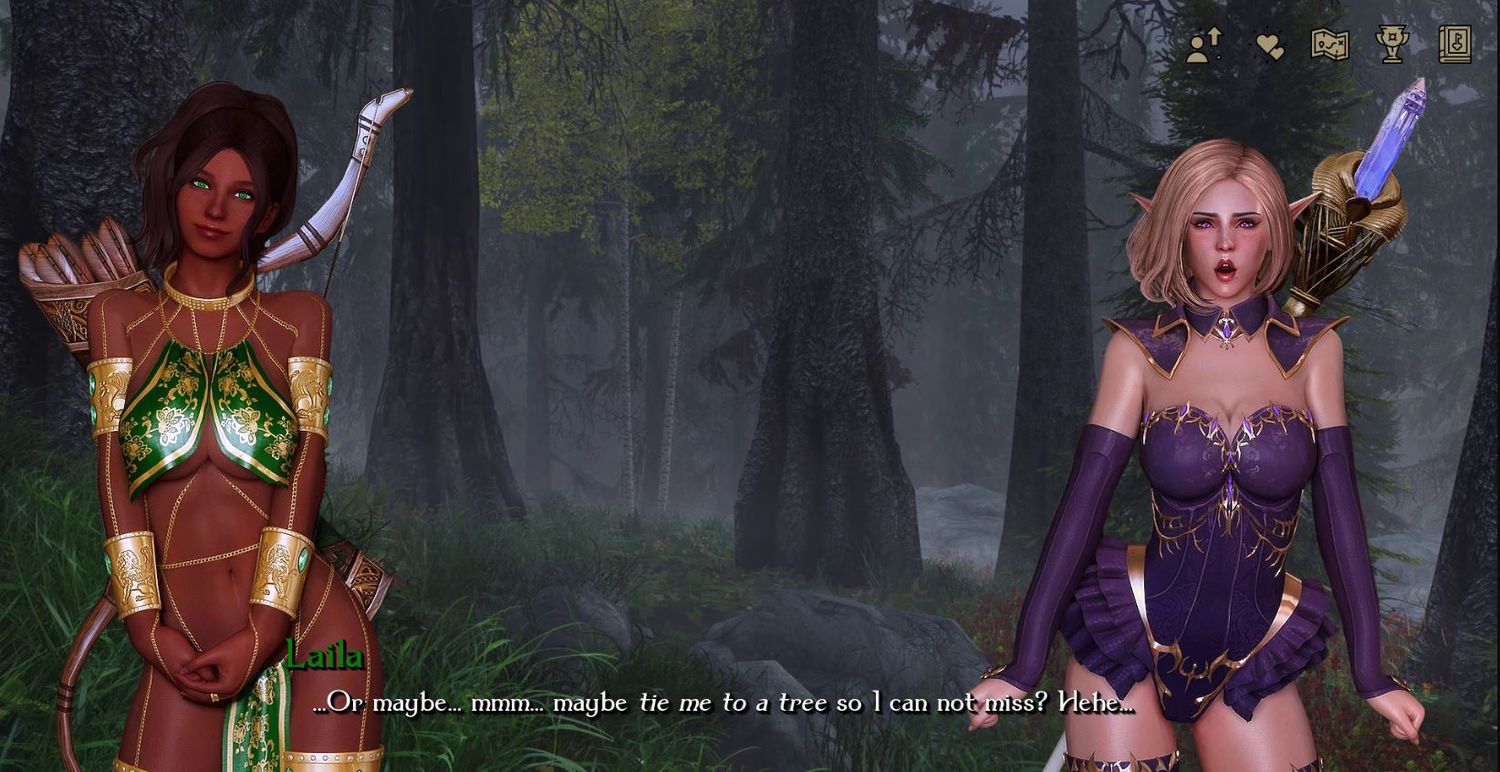
Task: Open the book with key icon
Action: tap(1455, 45)
